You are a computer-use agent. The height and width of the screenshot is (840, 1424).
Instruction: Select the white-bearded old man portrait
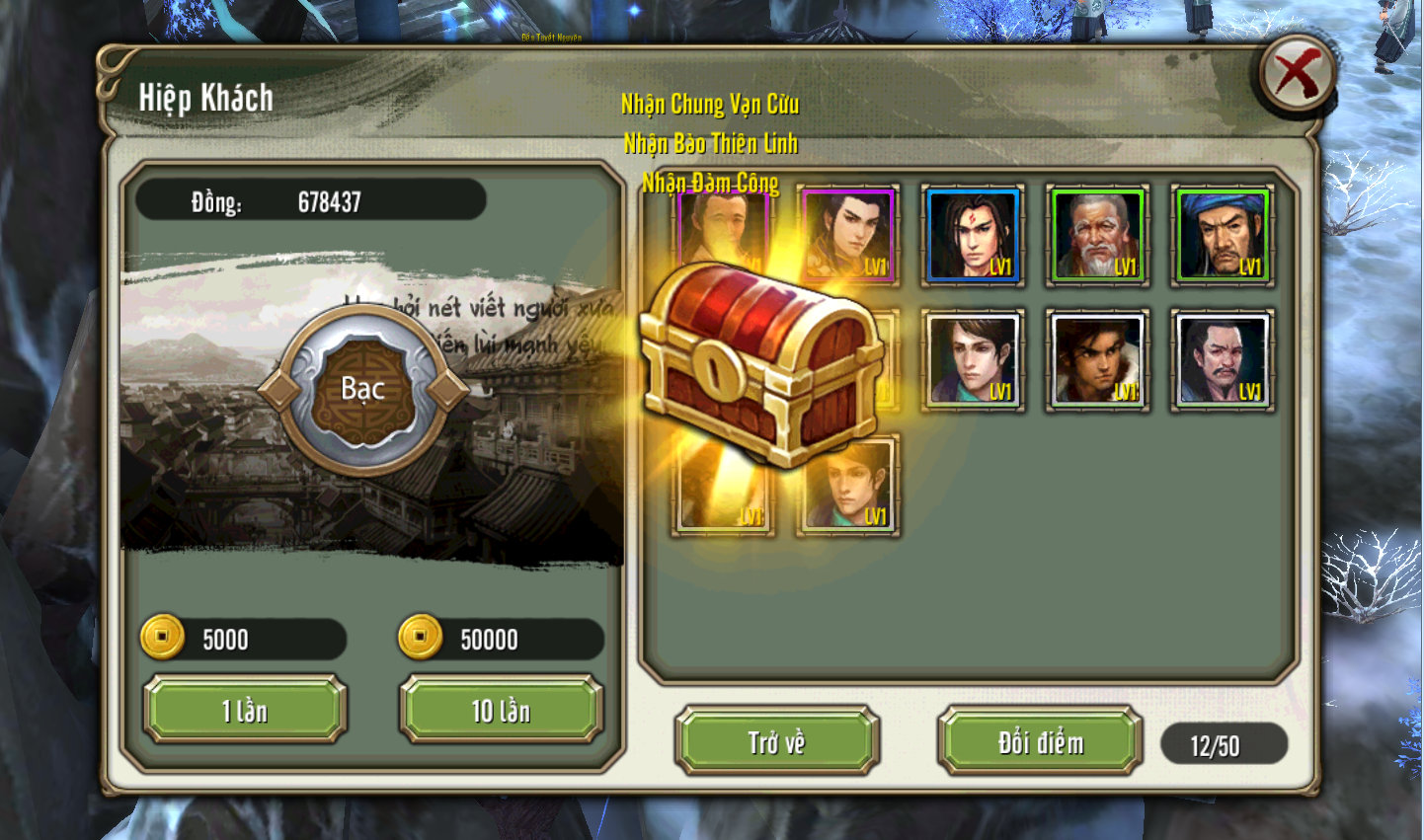click(x=1097, y=236)
